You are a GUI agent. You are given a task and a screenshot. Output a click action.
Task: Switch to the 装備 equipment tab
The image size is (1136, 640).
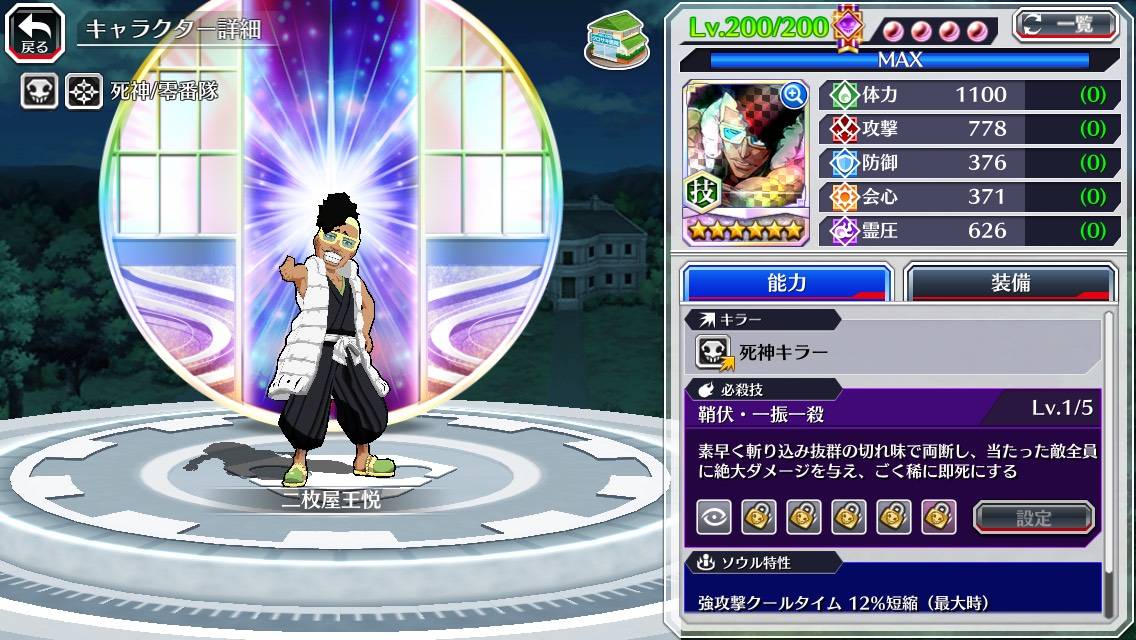(x=1010, y=283)
